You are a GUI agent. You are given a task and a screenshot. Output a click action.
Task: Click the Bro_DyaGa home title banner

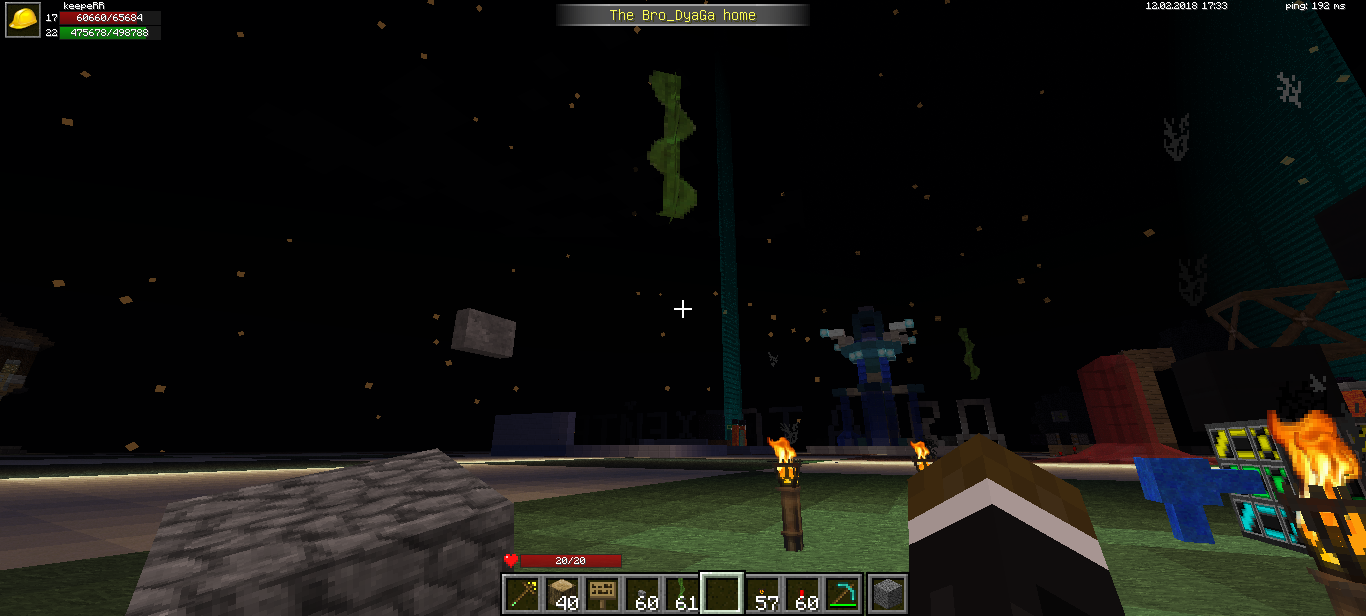(683, 15)
